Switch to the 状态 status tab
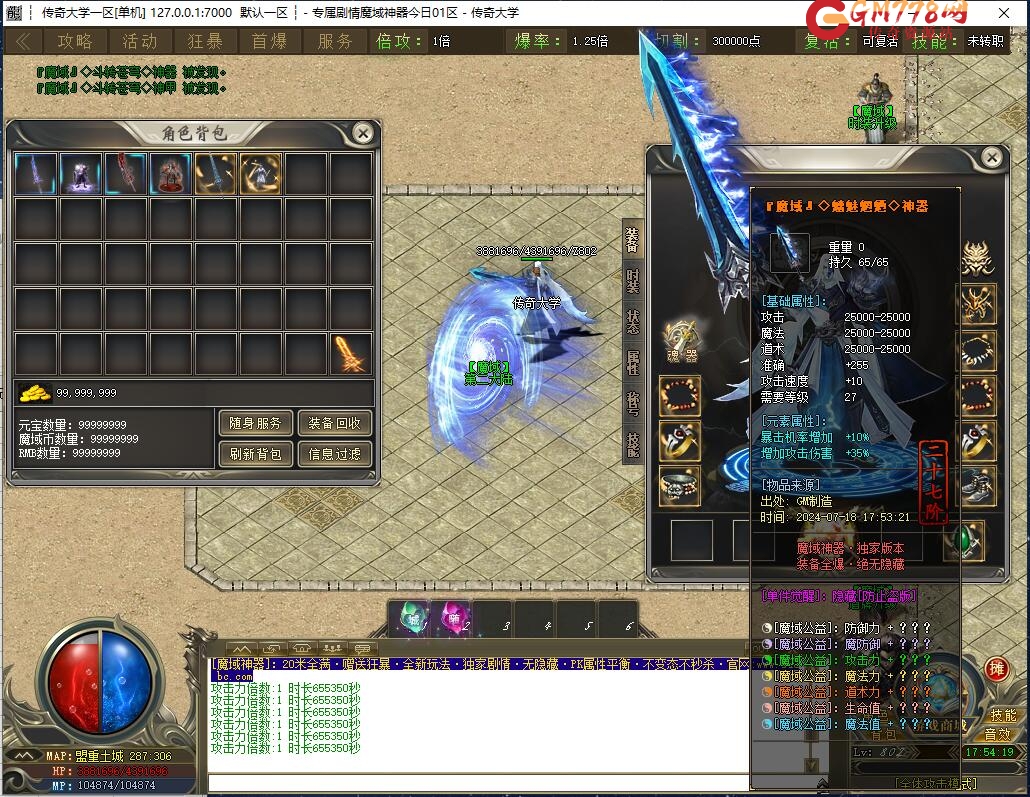 pos(633,321)
